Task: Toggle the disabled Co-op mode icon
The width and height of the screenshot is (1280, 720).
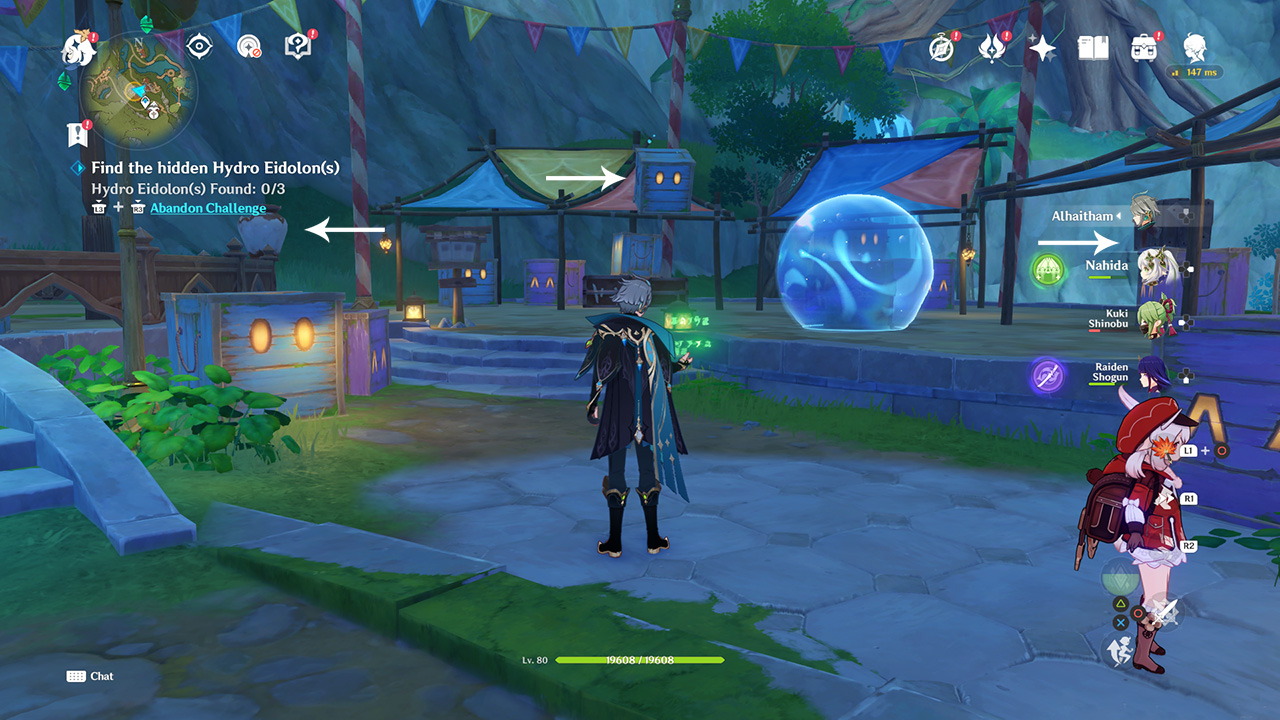Action: click(248, 43)
